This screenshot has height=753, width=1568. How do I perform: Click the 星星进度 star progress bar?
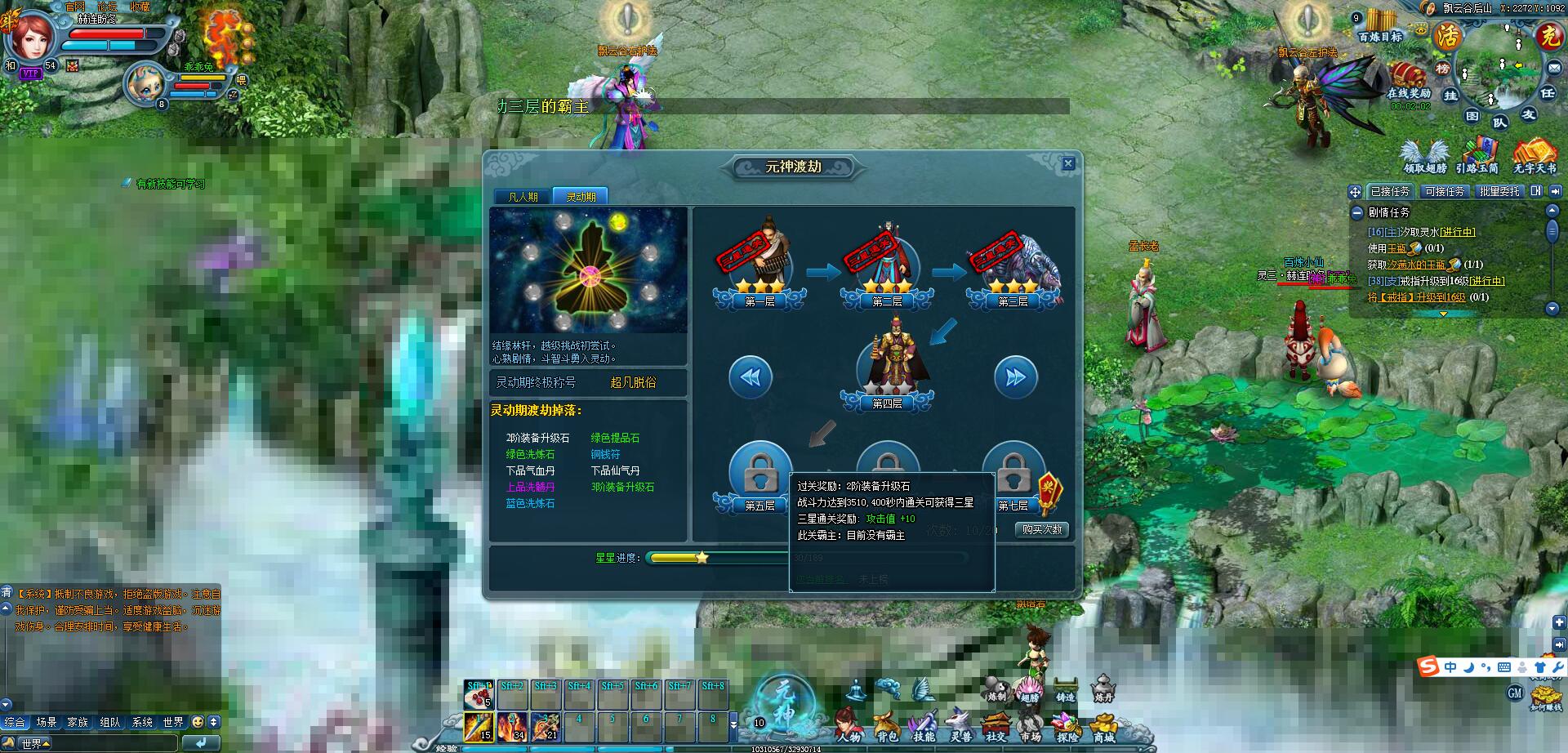click(710, 559)
